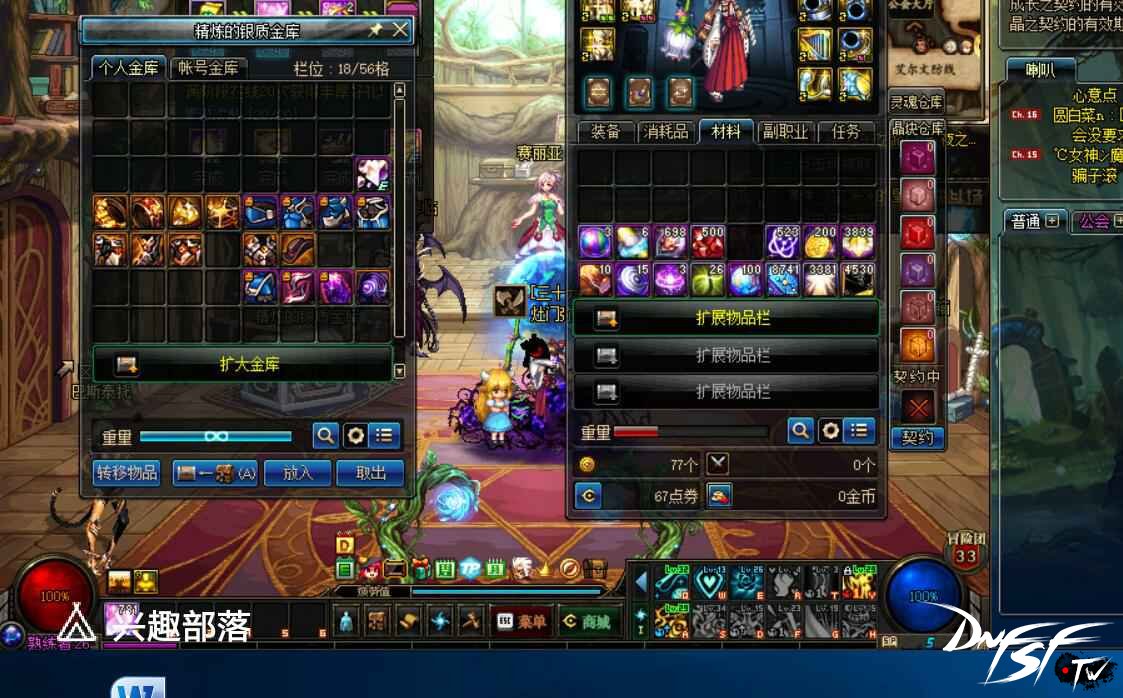
Task: Open the 灵魂仓库 side tab
Action: [916, 102]
